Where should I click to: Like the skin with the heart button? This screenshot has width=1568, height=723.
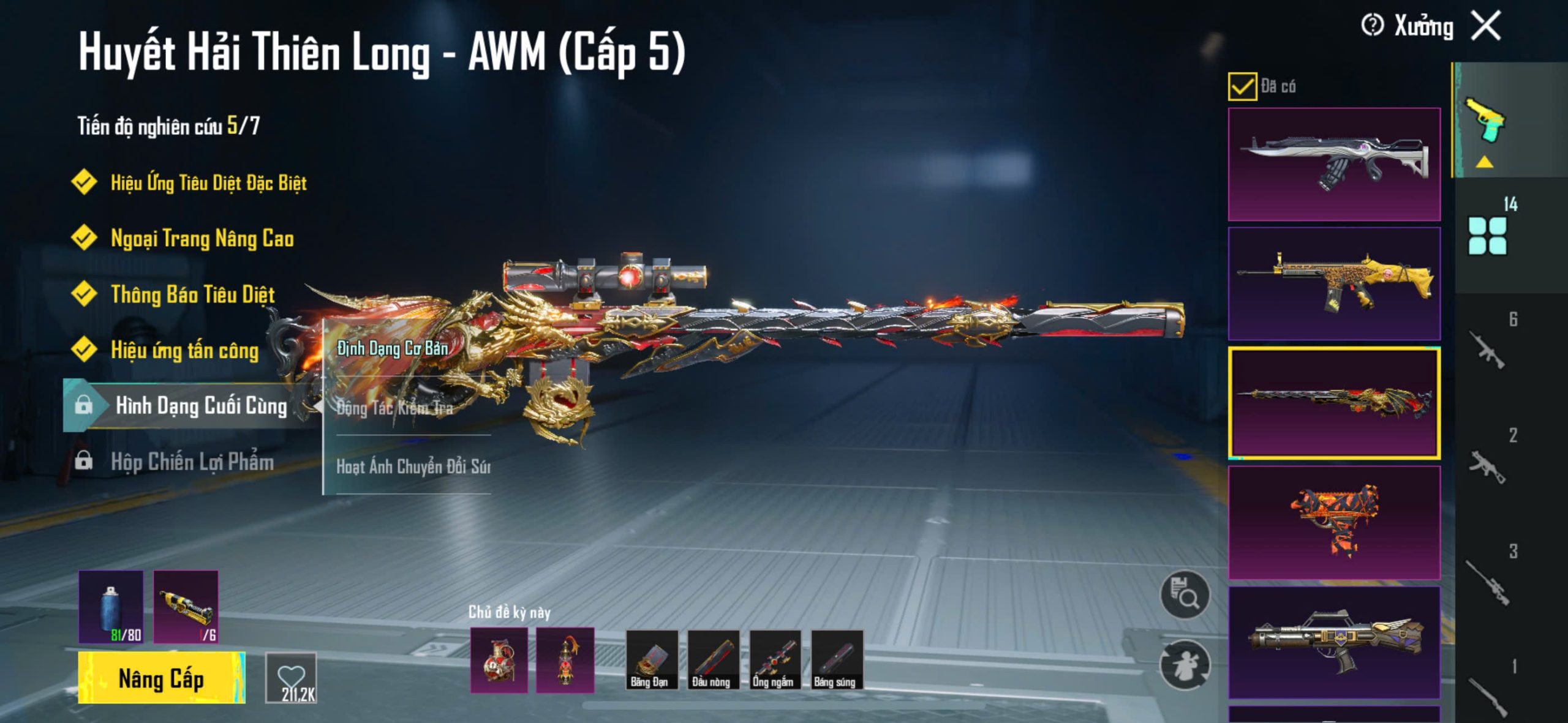click(x=291, y=678)
